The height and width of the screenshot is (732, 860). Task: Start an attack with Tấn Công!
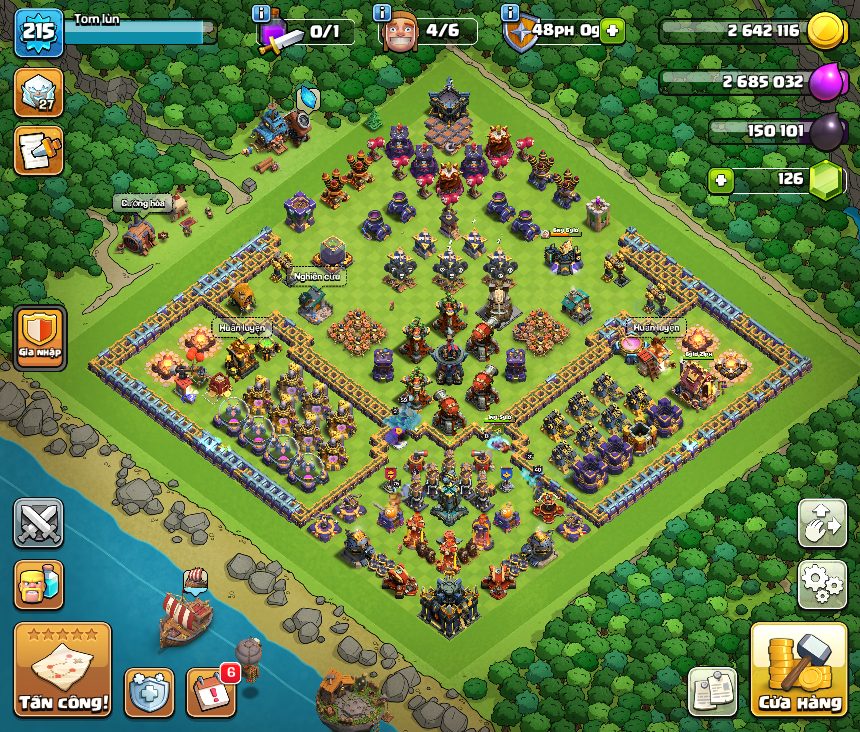62,670
